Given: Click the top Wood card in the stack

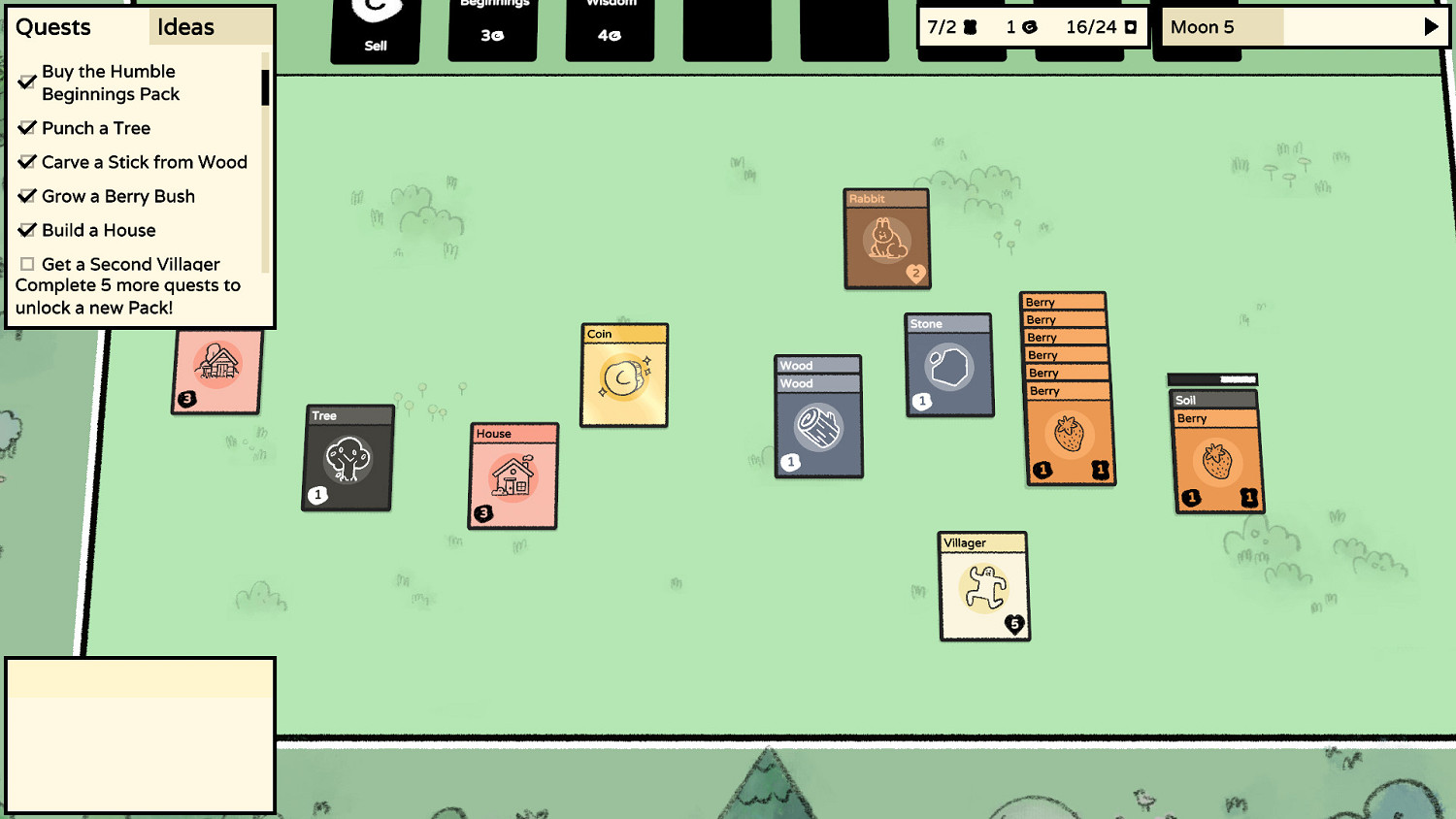Looking at the screenshot, I should point(817,365).
